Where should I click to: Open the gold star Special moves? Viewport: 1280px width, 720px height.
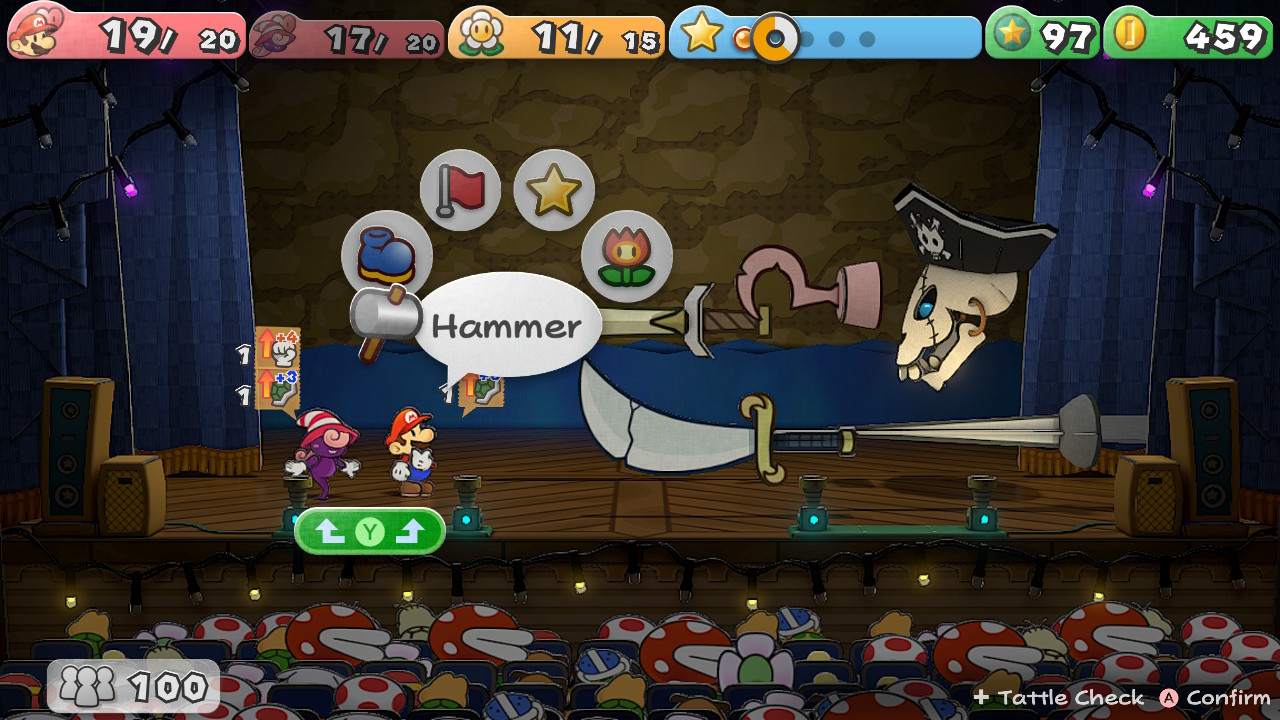click(554, 190)
